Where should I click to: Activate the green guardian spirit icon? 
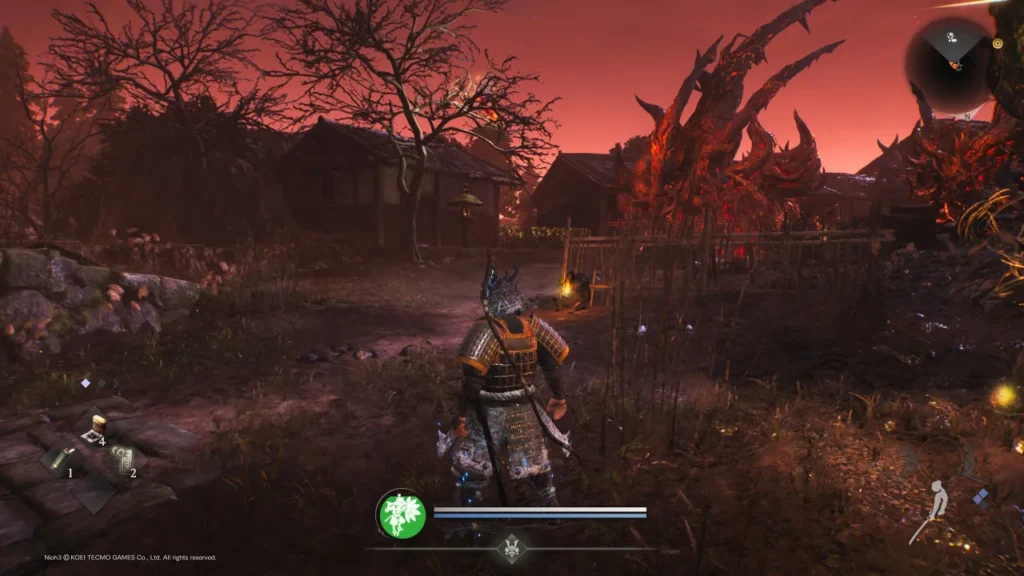401,515
